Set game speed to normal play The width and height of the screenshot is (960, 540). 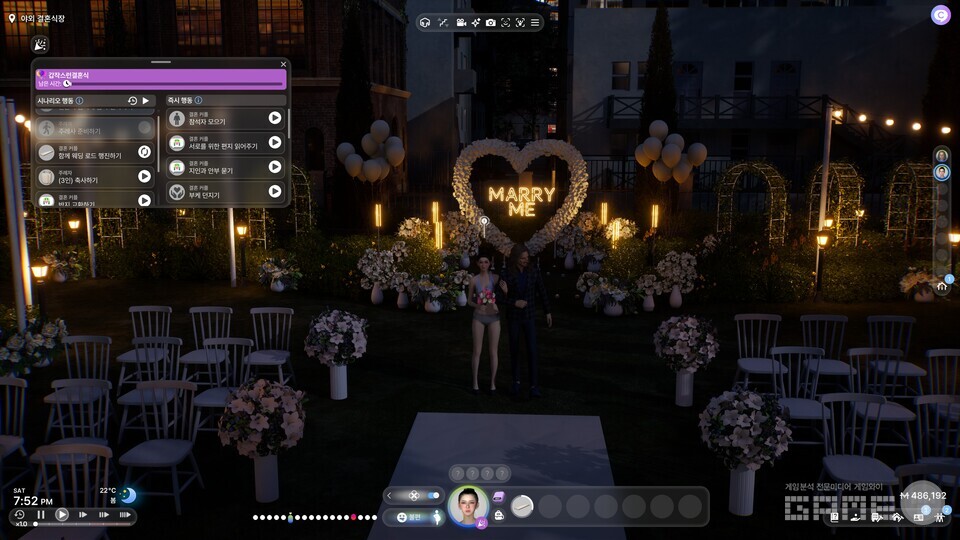[x=62, y=515]
